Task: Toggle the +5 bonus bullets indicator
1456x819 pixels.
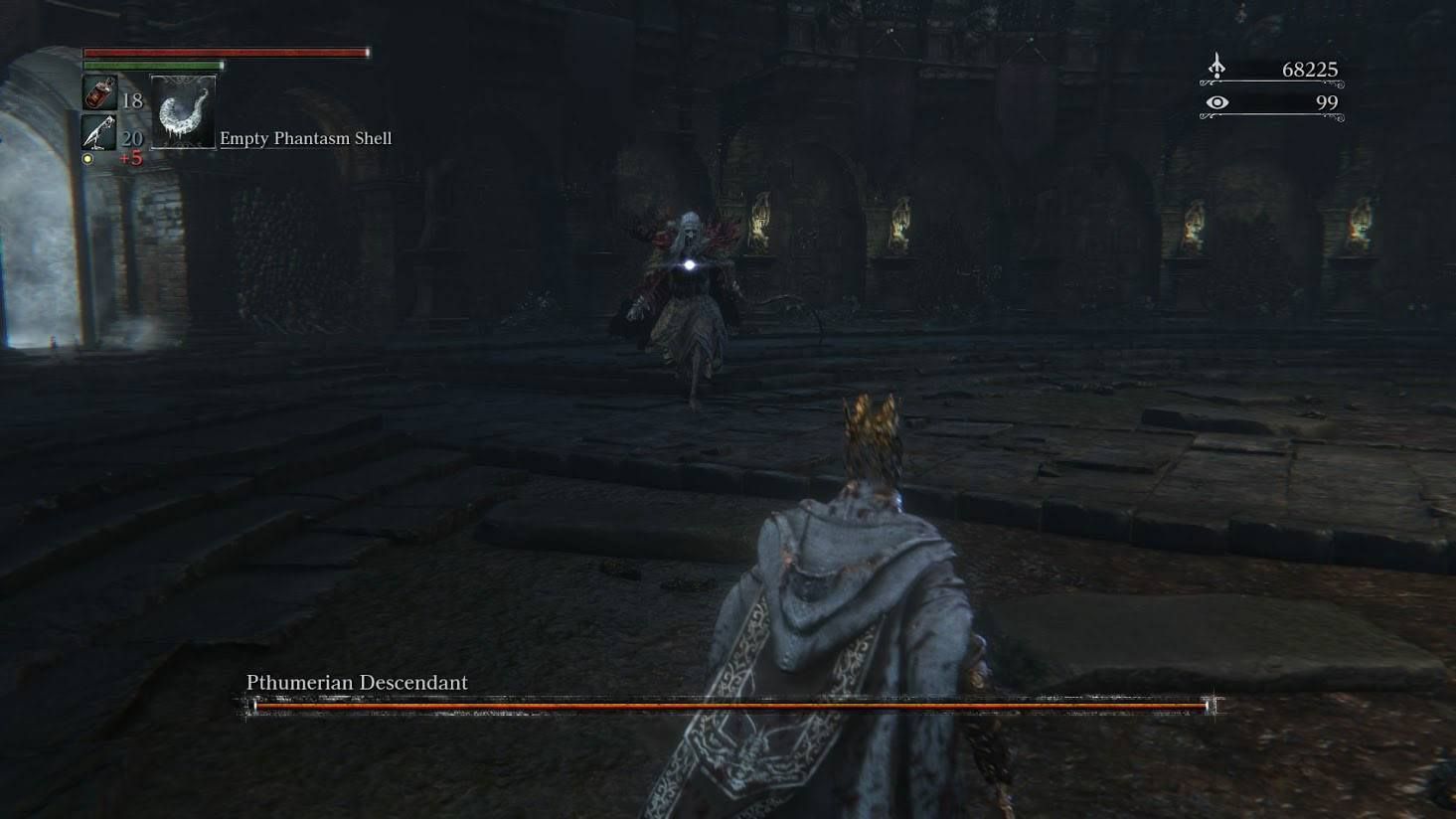Action: pyautogui.click(x=130, y=156)
